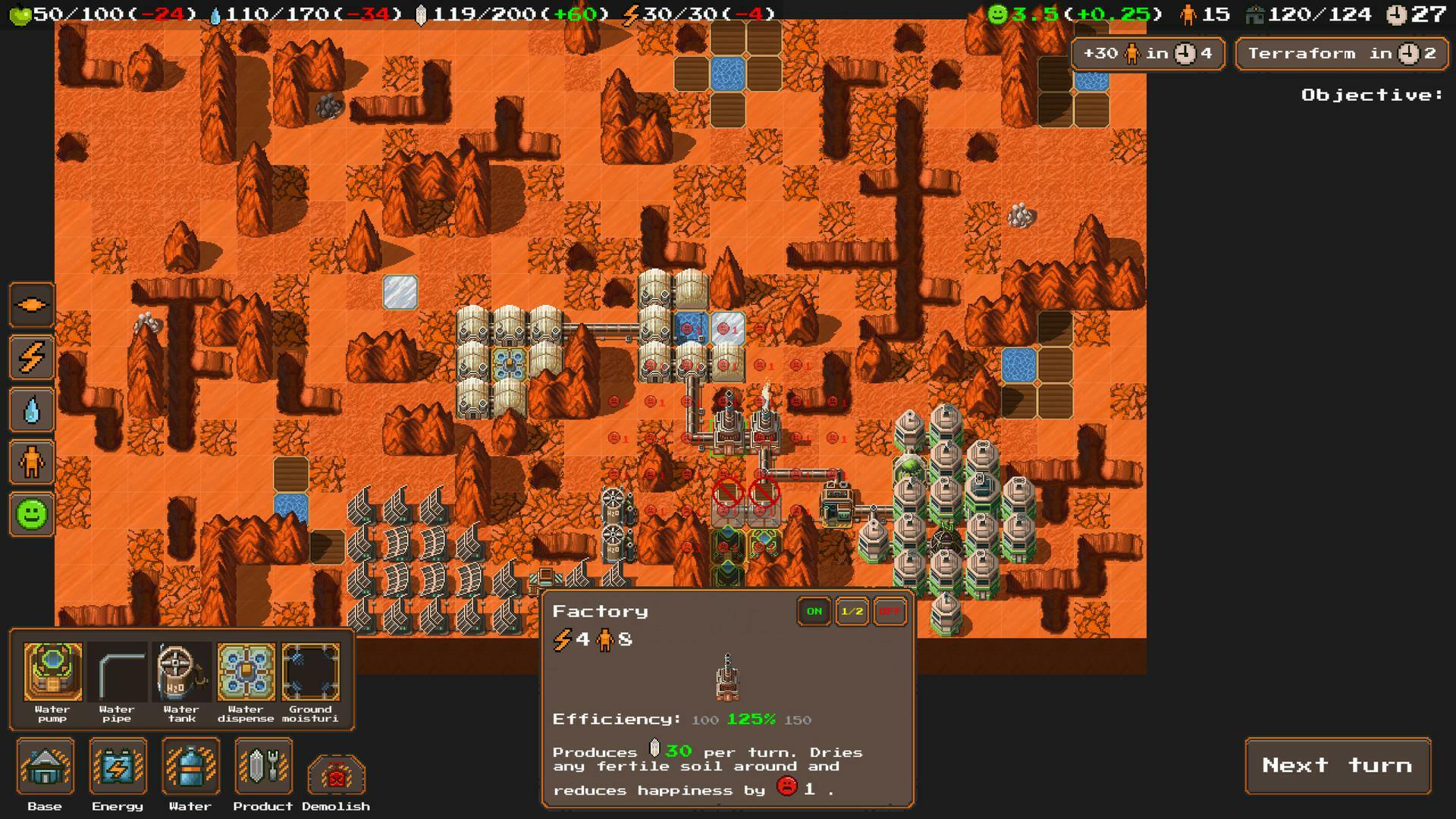Turn the Factory OFF
This screenshot has width=1456, height=819.
[889, 611]
